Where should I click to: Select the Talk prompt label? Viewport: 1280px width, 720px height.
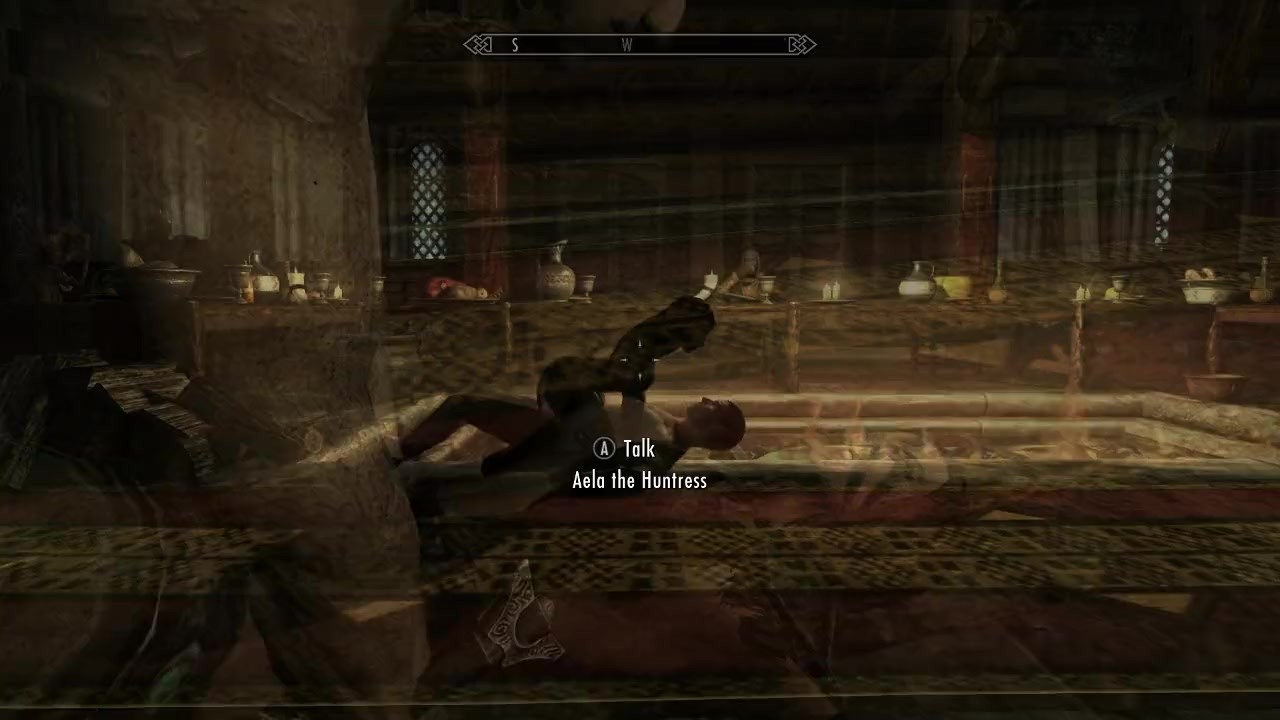click(x=638, y=449)
